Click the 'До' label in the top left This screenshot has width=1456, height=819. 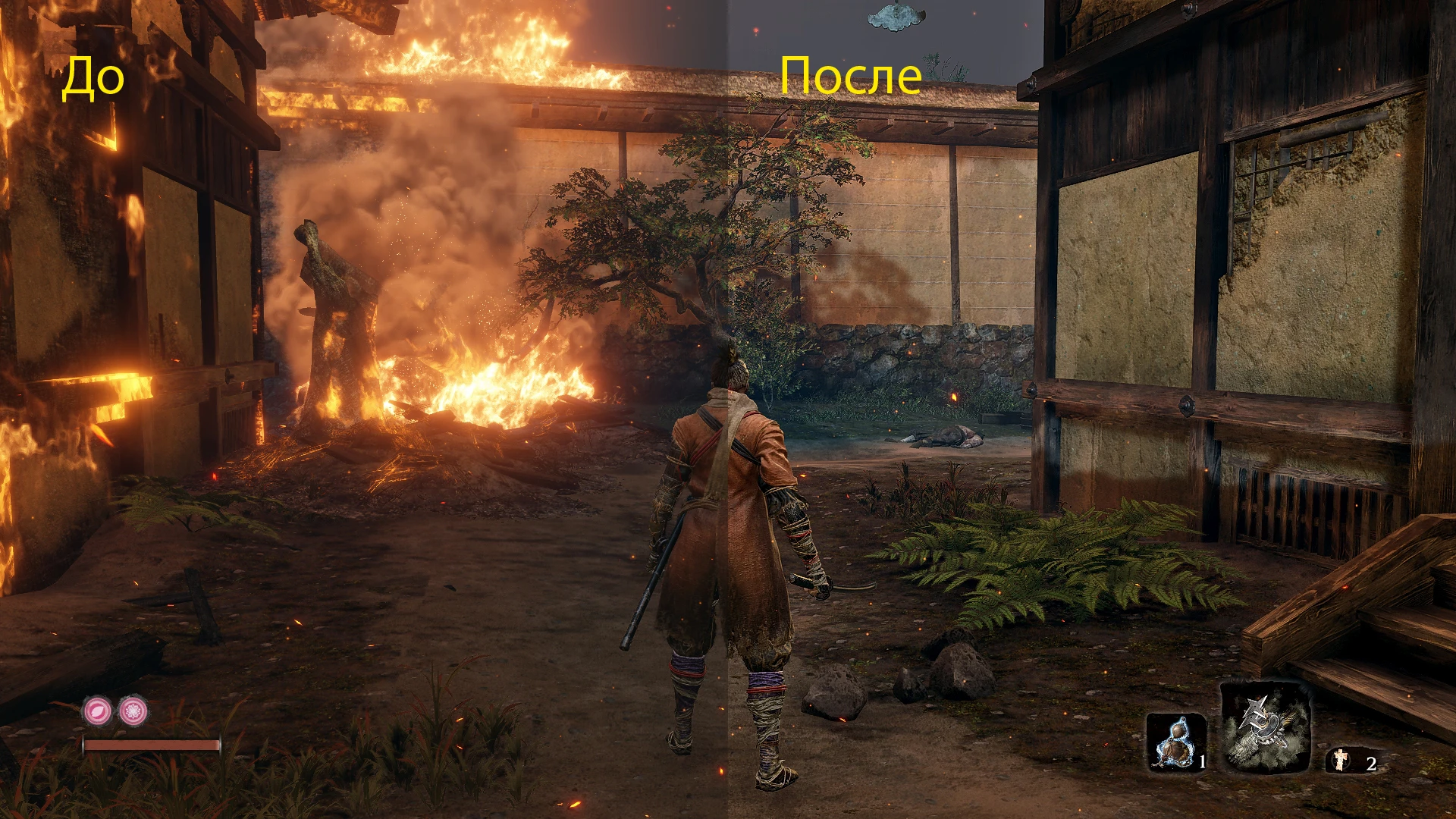point(93,76)
